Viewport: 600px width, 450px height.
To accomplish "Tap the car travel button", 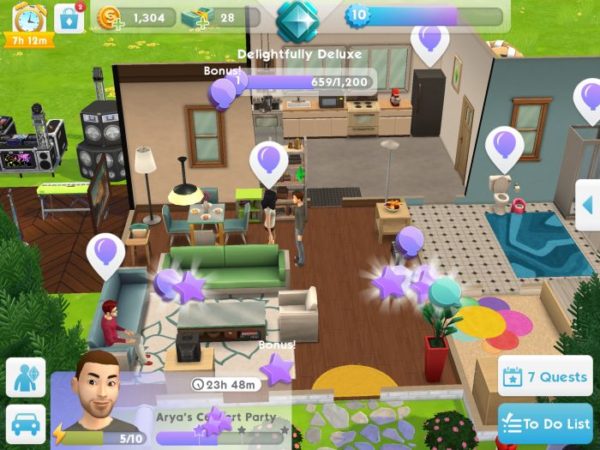I will click(x=25, y=423).
